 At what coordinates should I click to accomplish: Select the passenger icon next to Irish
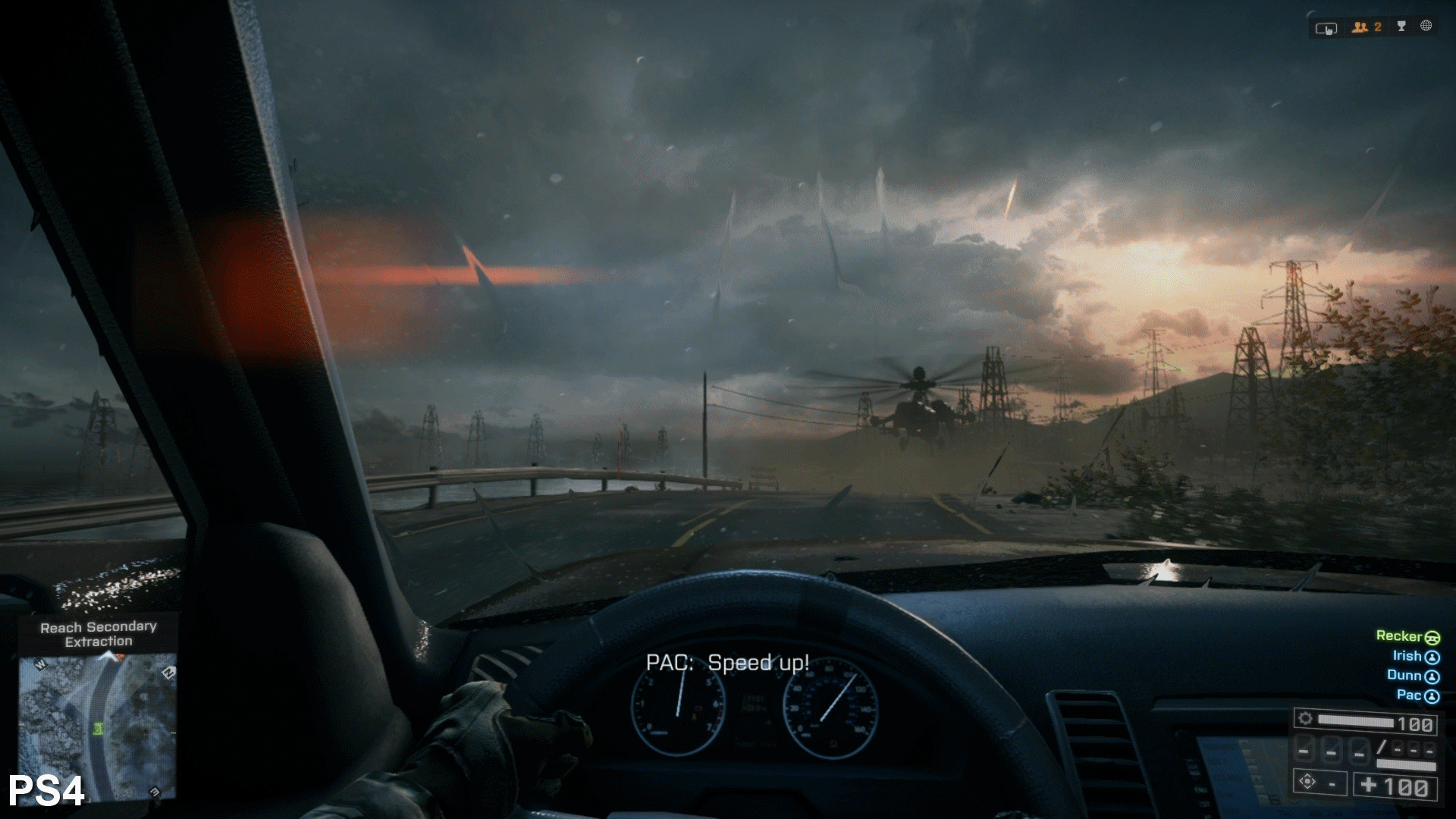pos(1432,657)
